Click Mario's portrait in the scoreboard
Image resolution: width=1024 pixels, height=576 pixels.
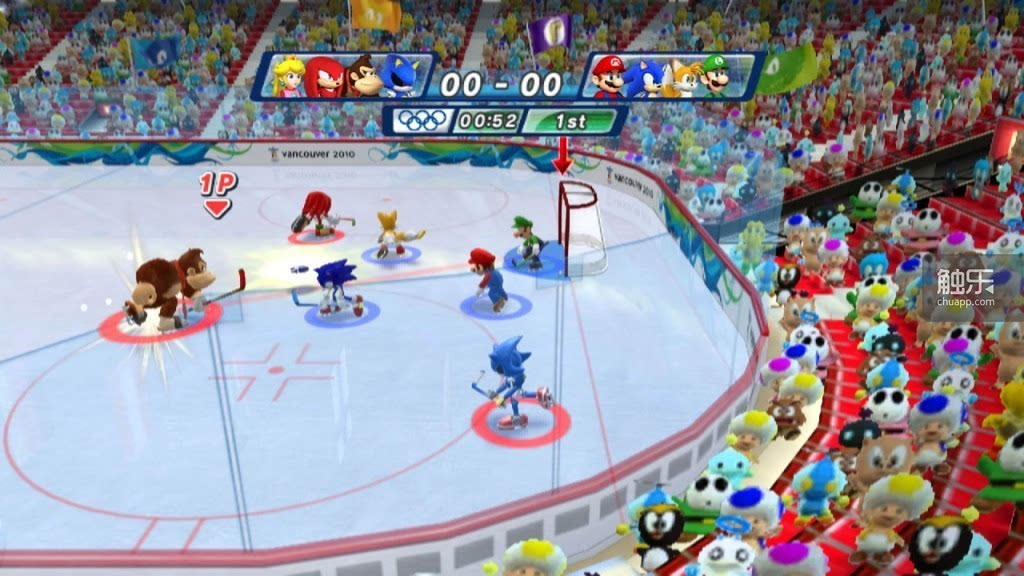(608, 78)
